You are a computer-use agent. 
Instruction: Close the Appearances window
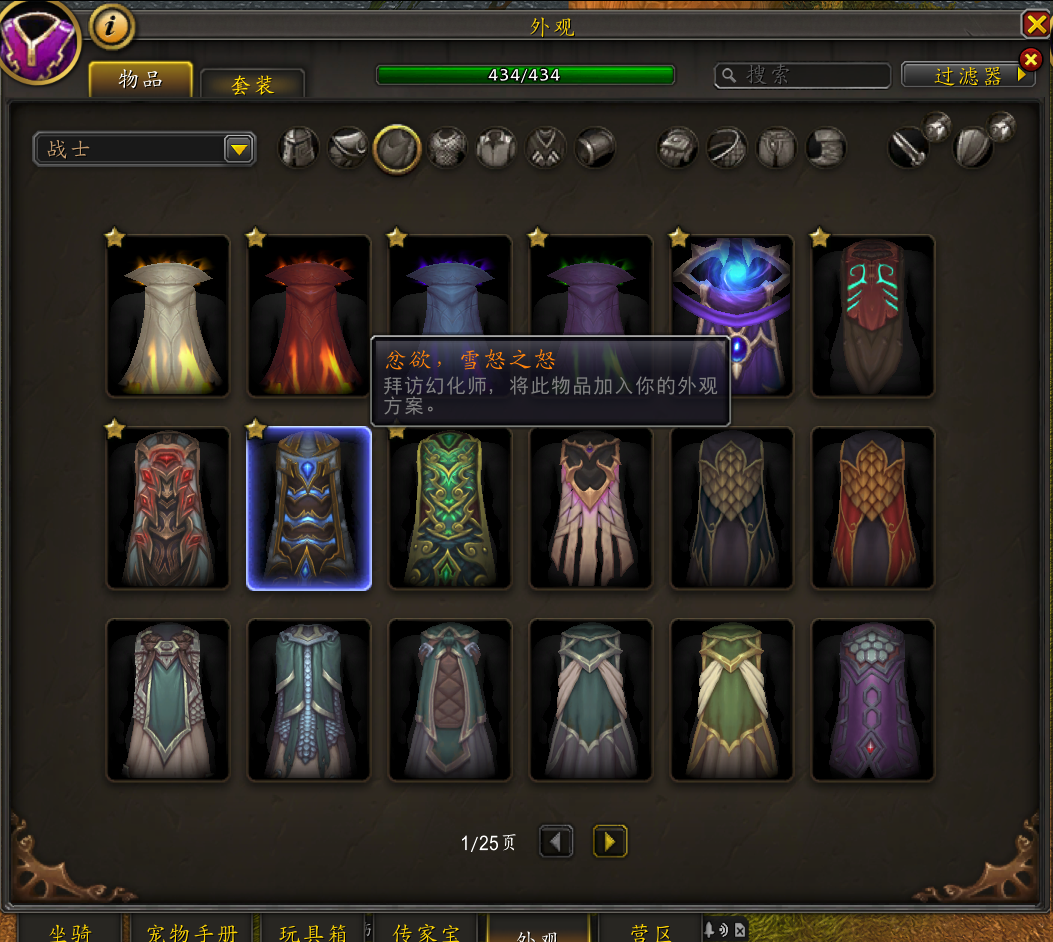(x=1035, y=24)
